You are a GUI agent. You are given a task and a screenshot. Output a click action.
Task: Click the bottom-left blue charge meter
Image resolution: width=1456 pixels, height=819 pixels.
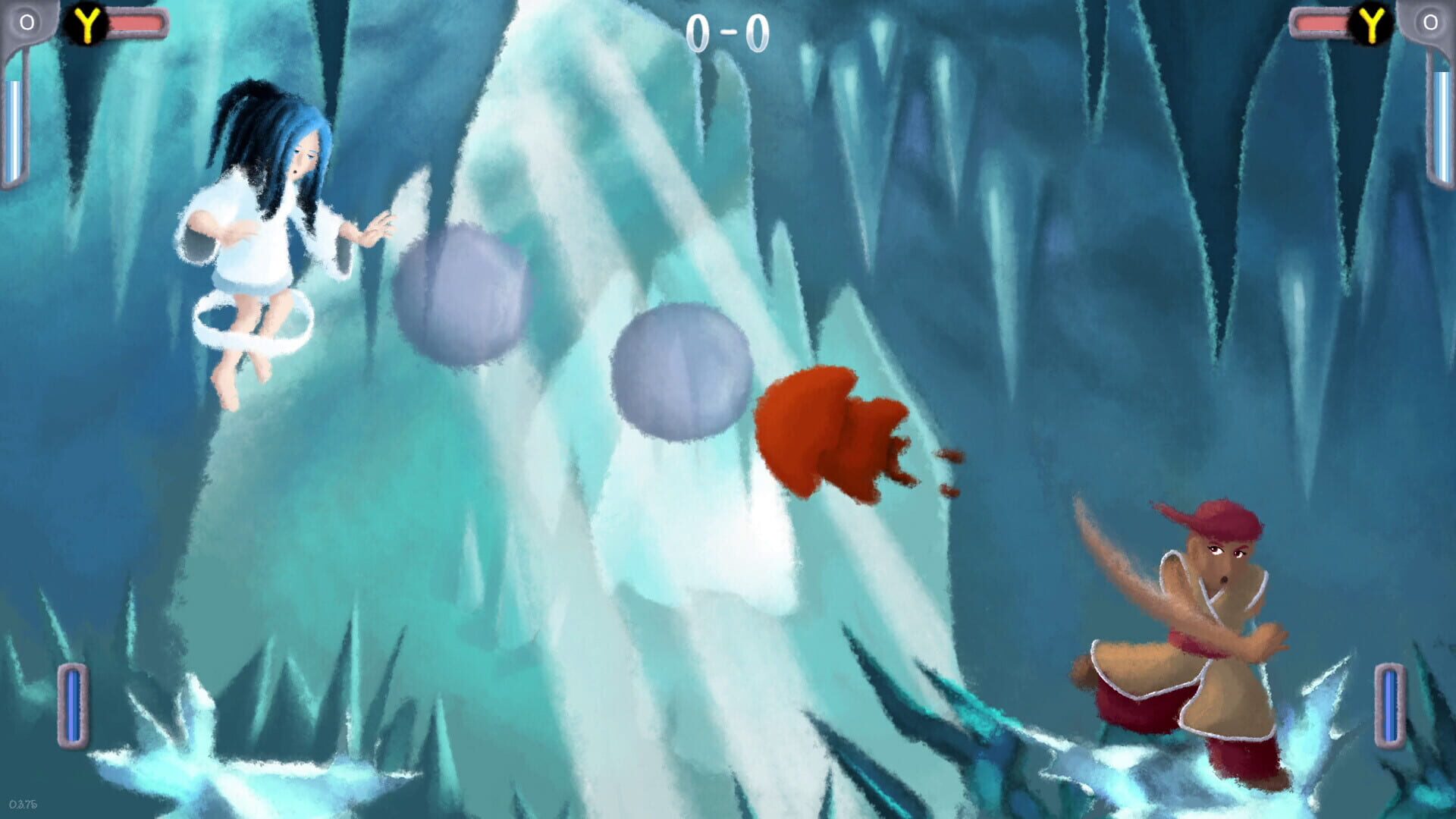coord(72,705)
